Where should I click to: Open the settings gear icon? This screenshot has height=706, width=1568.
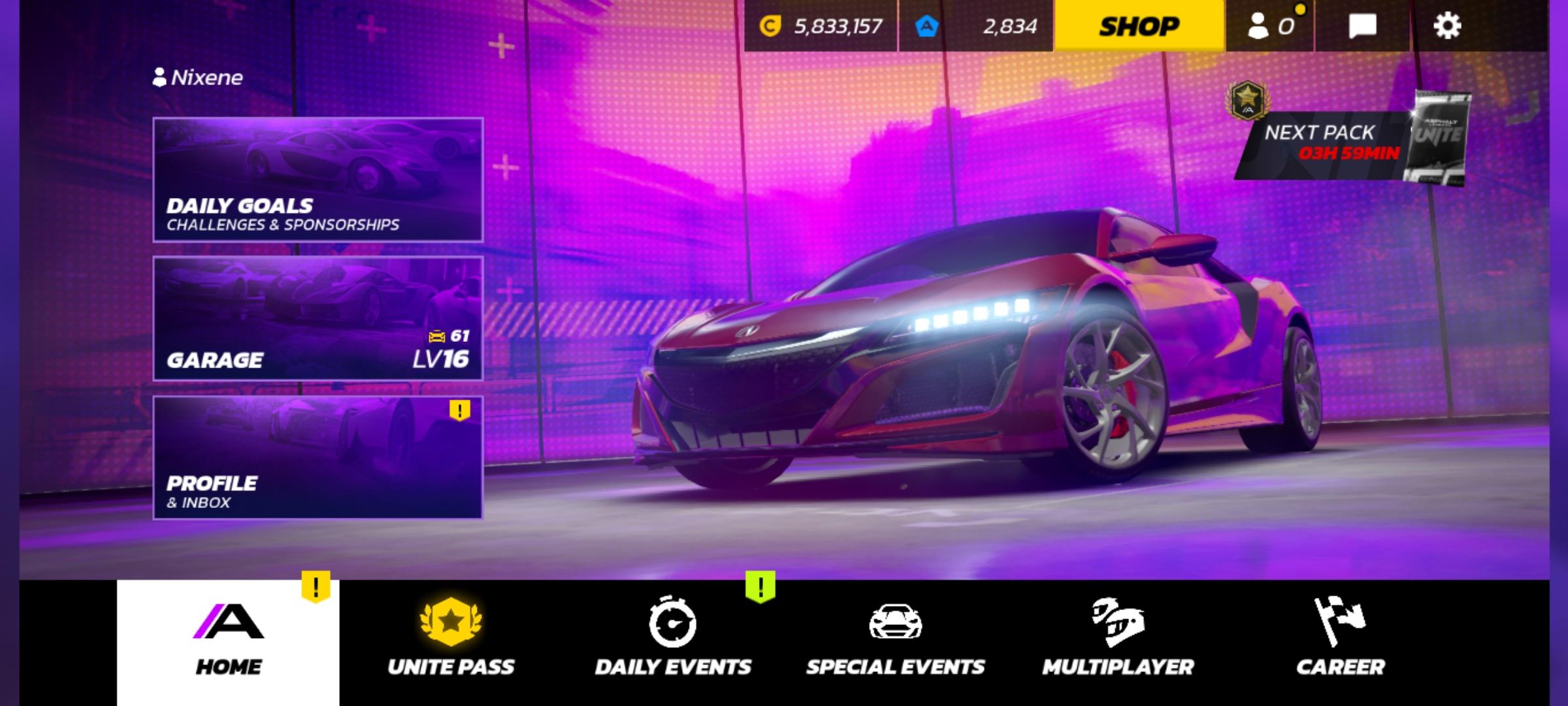click(1446, 26)
